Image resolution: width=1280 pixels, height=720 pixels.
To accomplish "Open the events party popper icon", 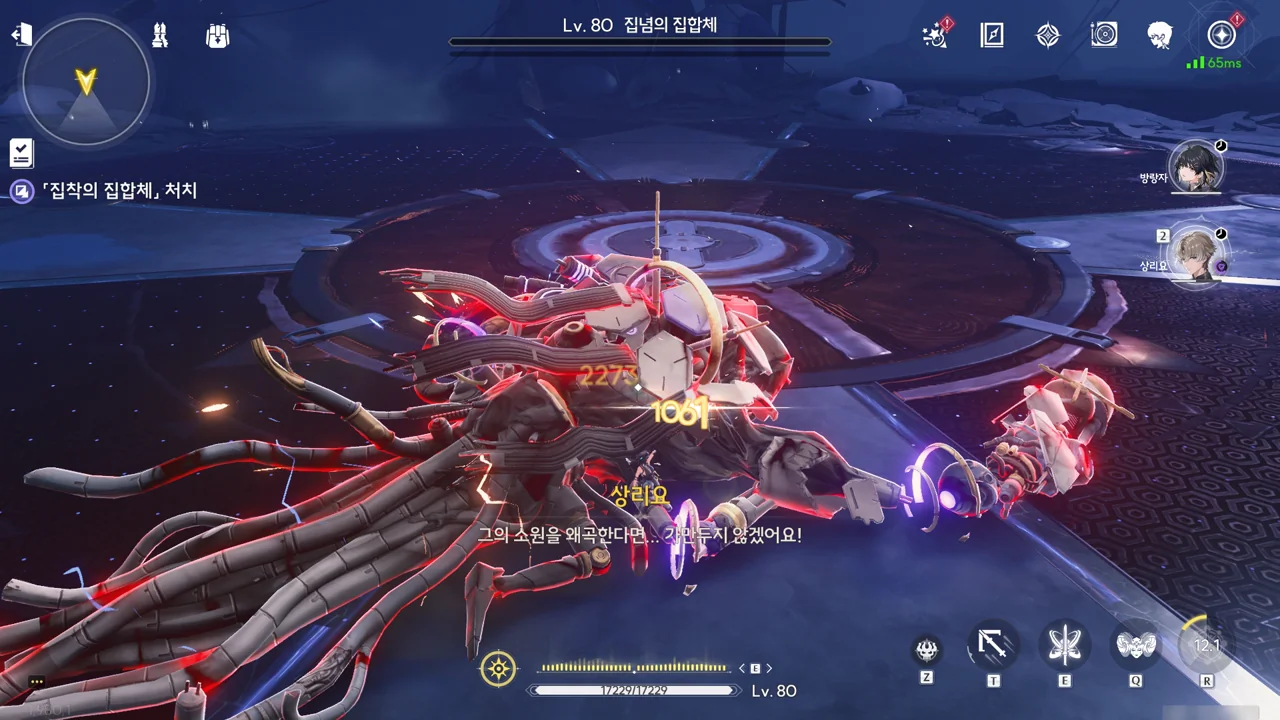I will point(936,36).
